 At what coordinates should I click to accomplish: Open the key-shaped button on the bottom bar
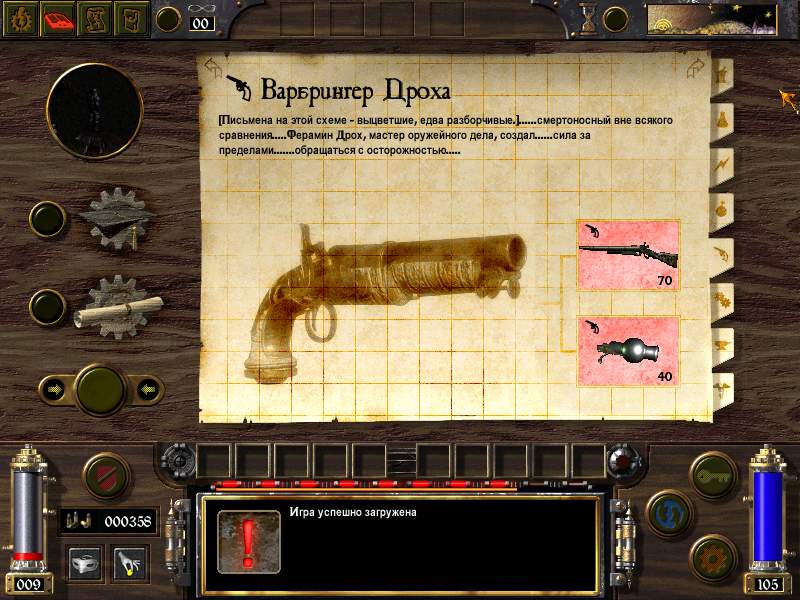(713, 470)
